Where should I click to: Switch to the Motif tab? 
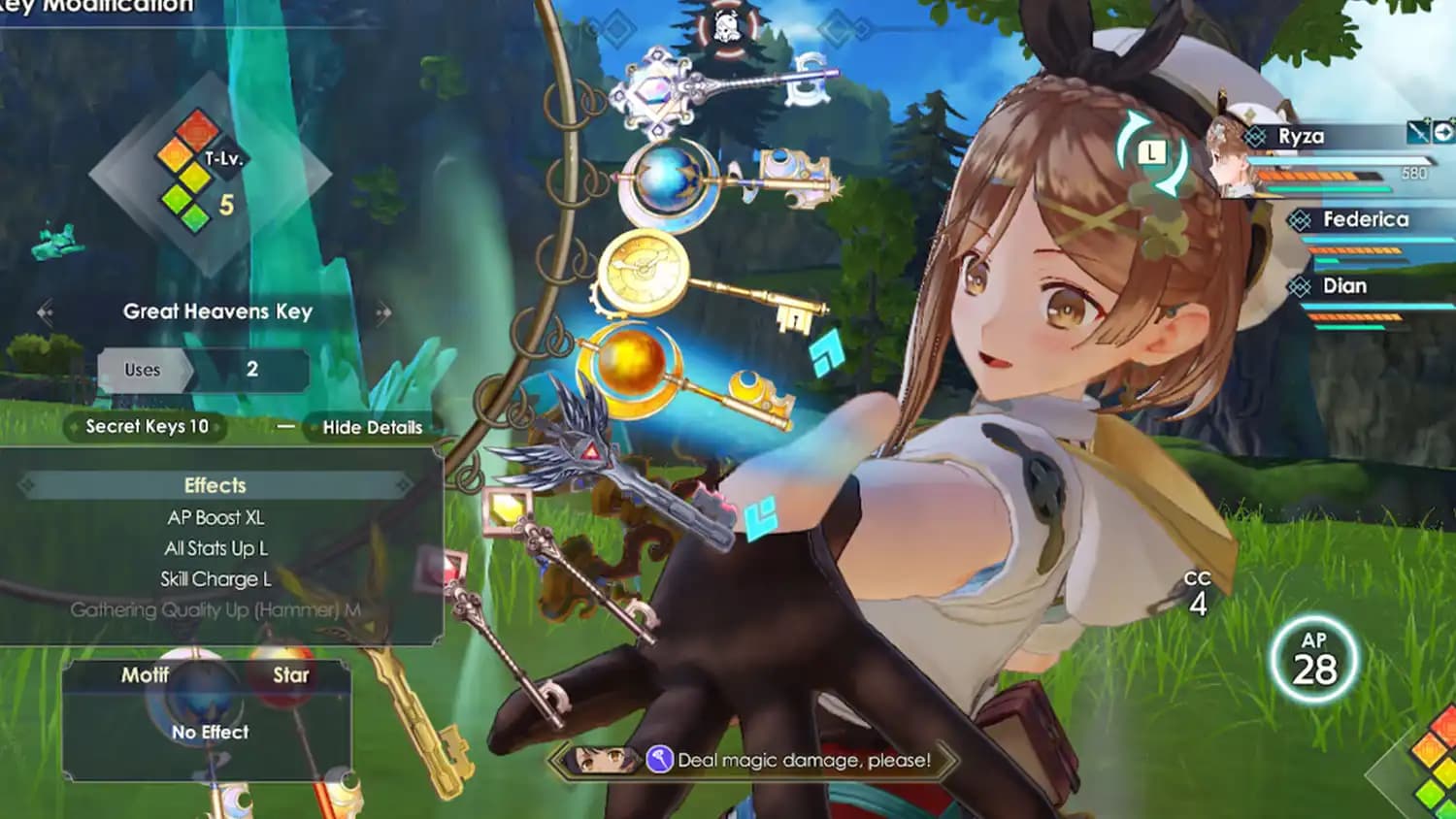(145, 675)
